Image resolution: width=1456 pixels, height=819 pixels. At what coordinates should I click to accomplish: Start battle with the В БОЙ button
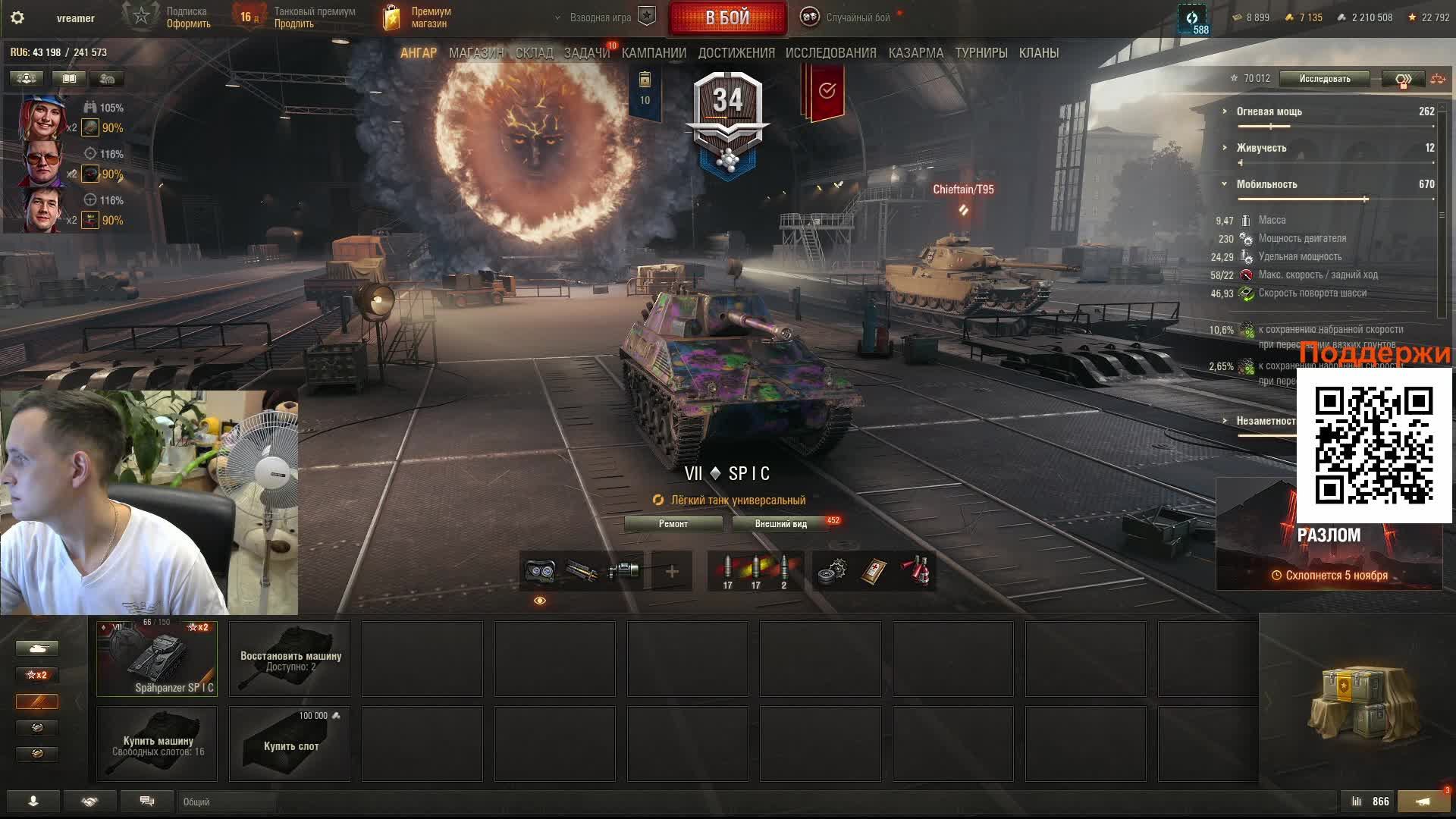[x=727, y=17]
